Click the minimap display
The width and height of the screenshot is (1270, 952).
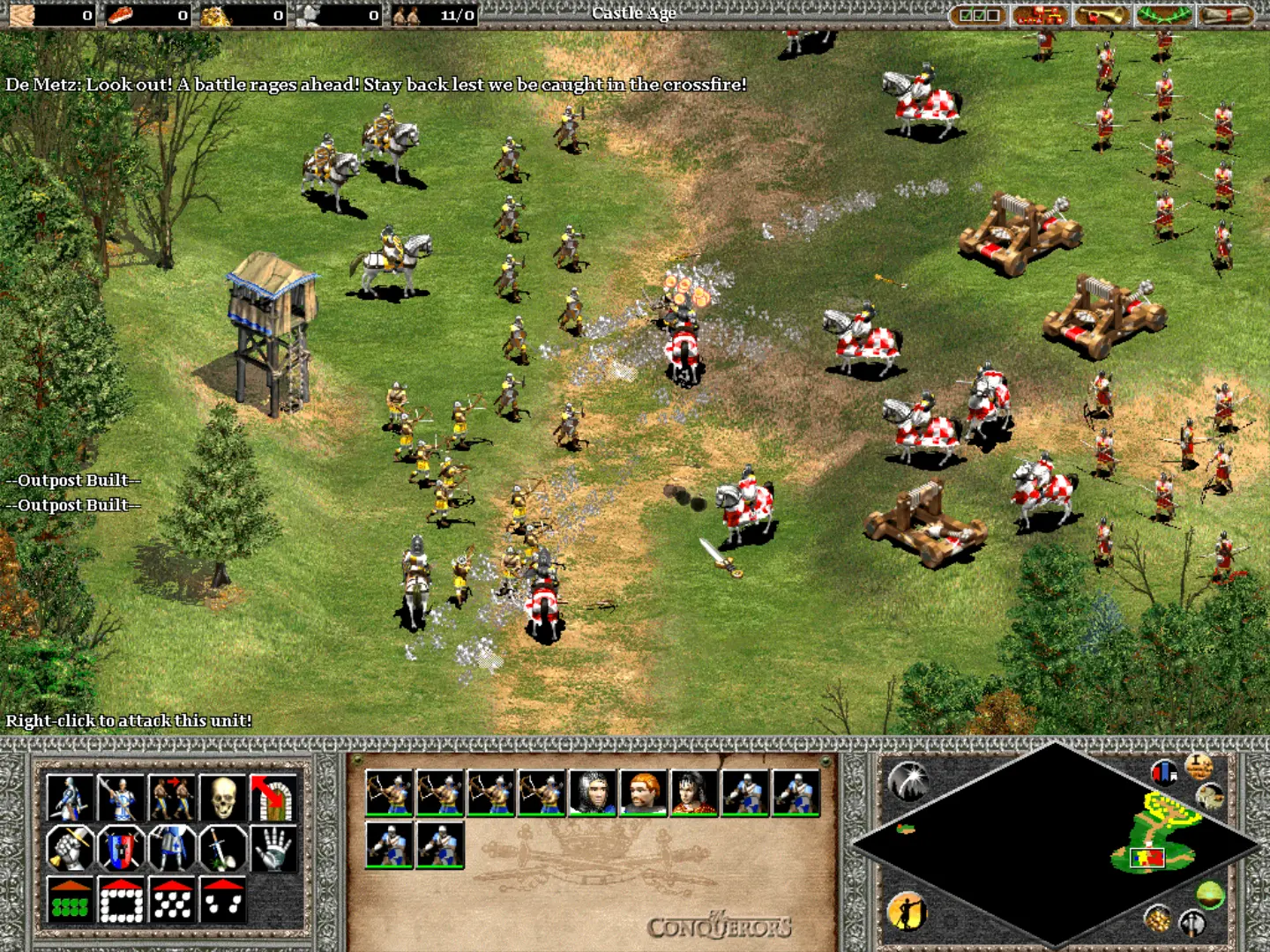[x=1055, y=844]
